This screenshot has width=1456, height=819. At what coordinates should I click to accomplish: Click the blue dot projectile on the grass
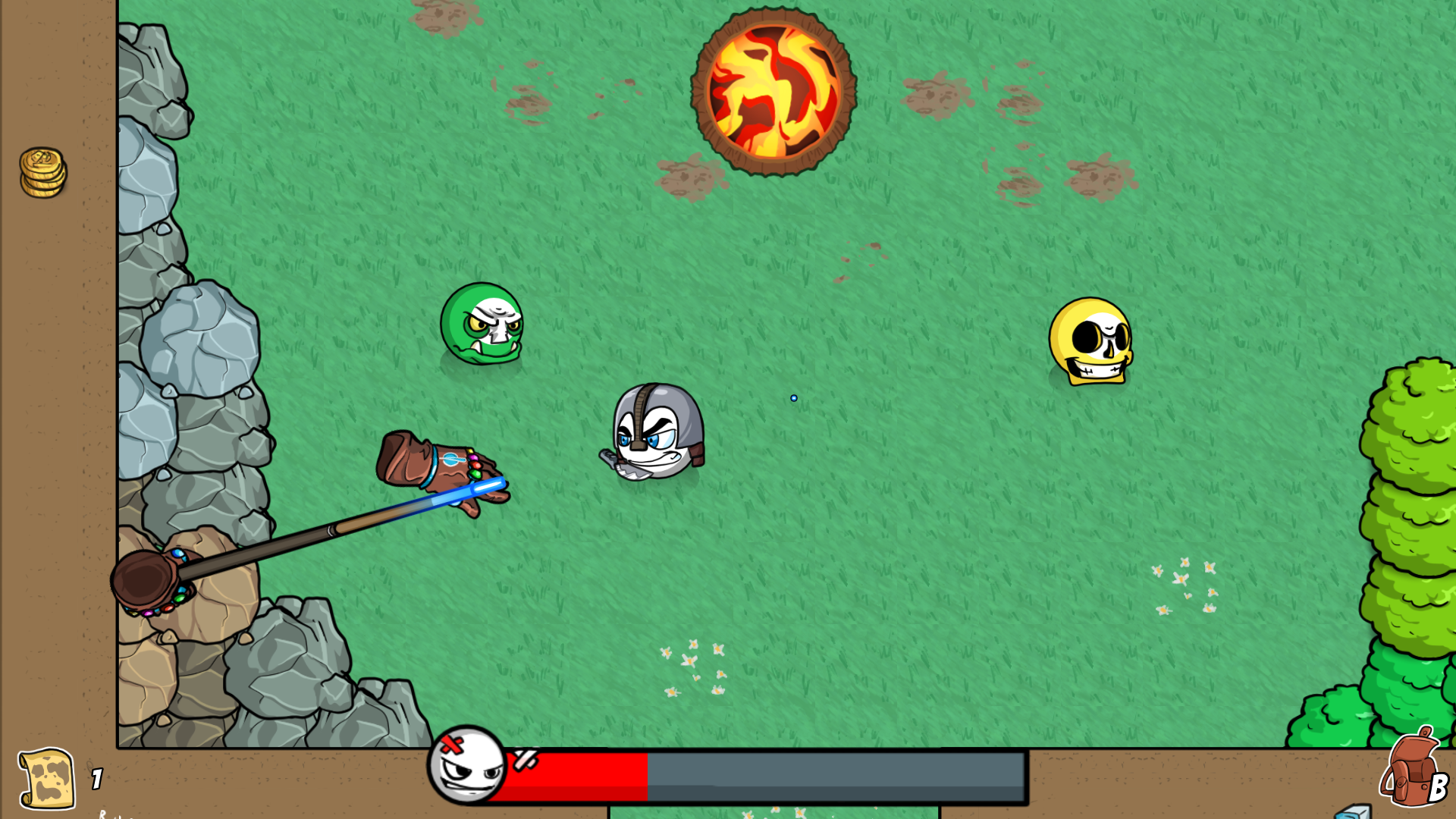point(793,397)
